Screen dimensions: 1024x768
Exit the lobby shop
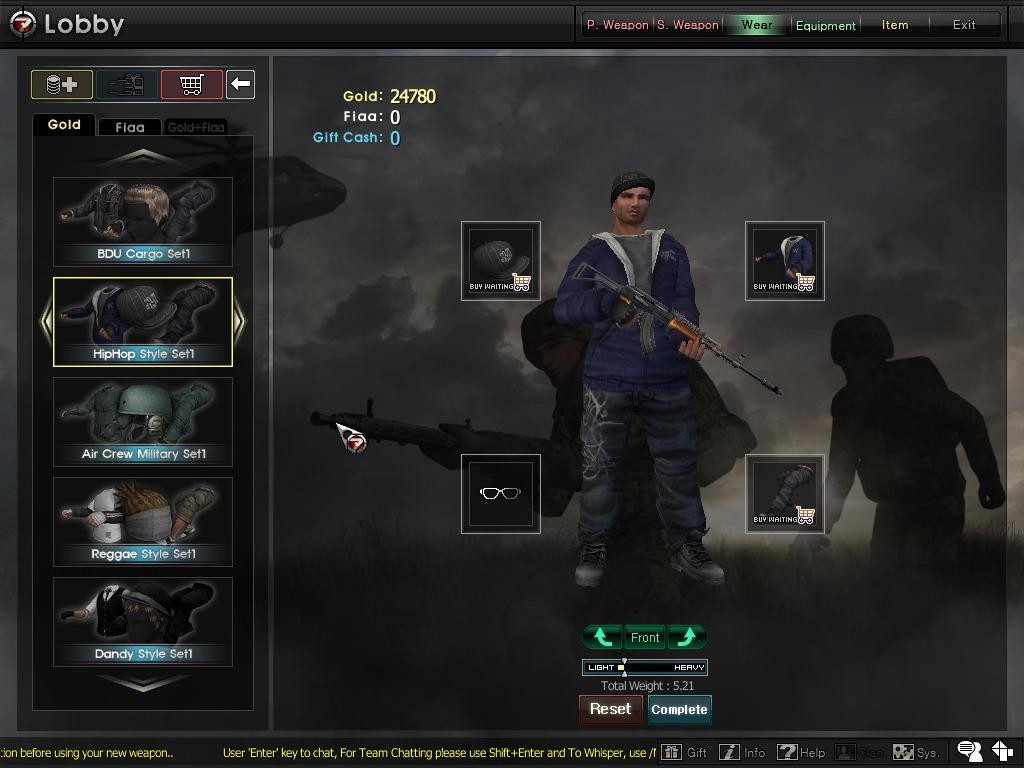[x=964, y=25]
